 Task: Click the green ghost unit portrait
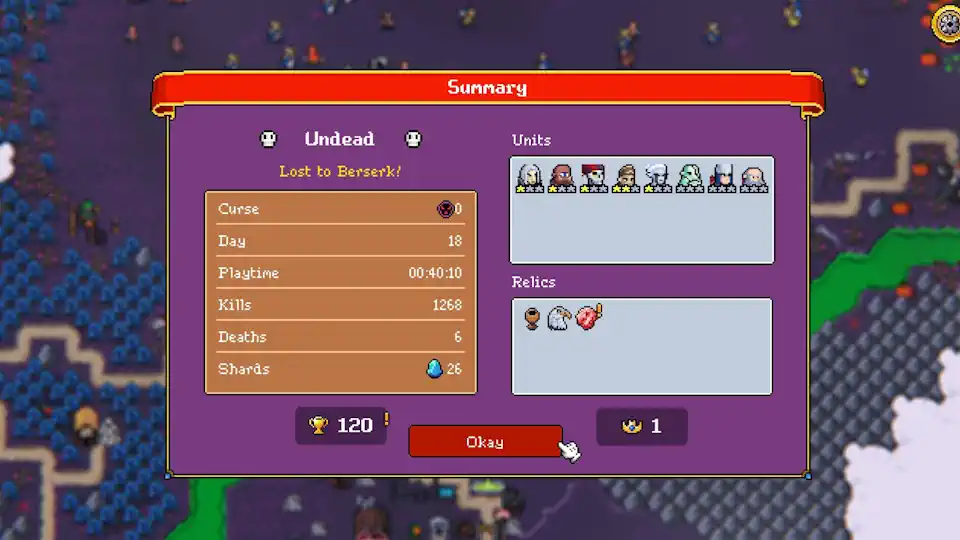[x=690, y=177]
